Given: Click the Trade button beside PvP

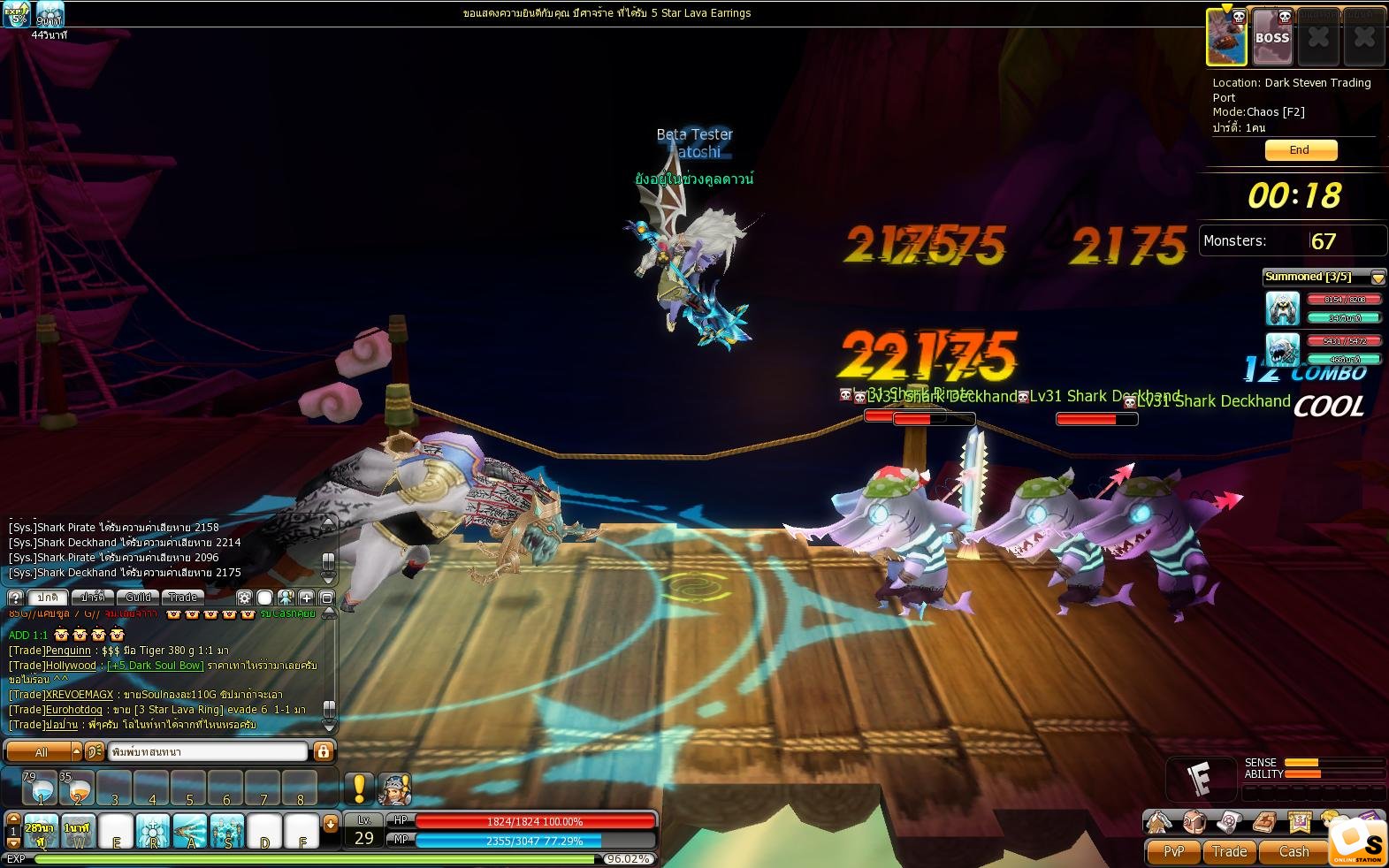Looking at the screenshot, I should coord(1229,851).
